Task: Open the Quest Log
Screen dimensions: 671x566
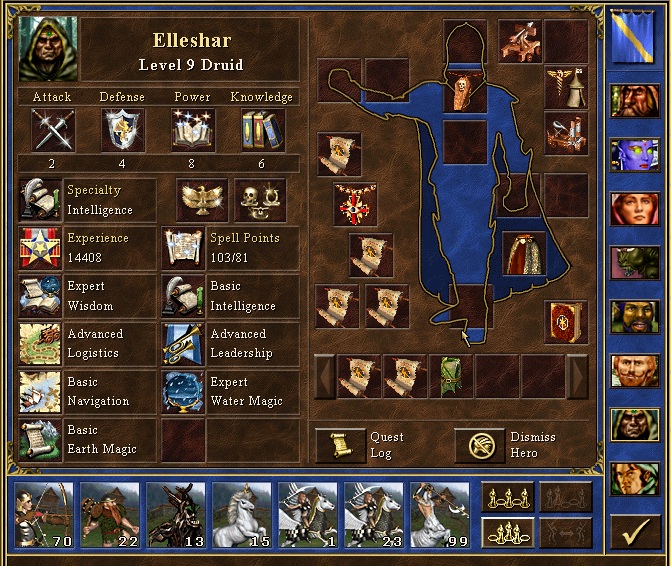Action: [341, 445]
